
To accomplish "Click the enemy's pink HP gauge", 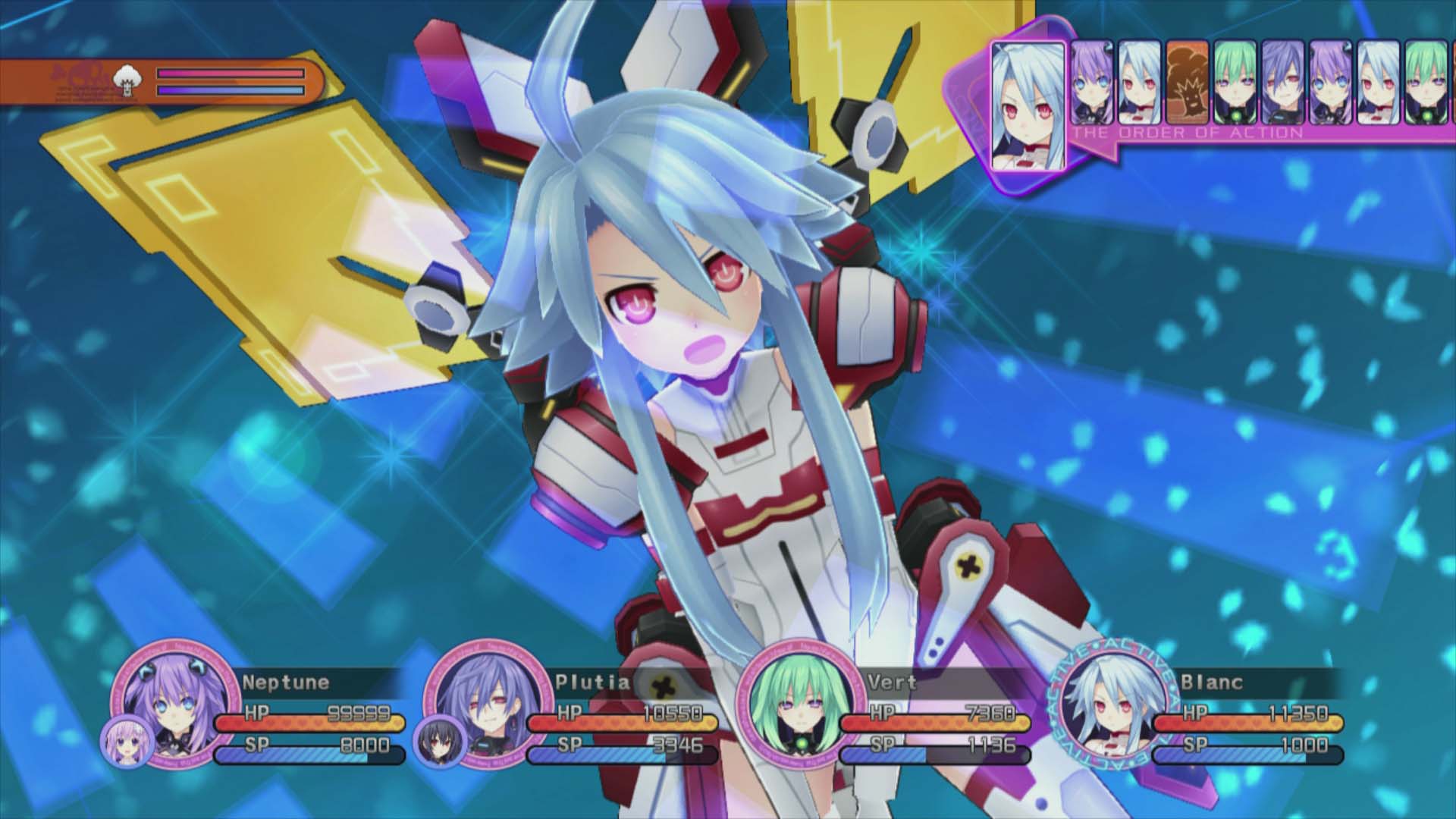I will tap(231, 74).
